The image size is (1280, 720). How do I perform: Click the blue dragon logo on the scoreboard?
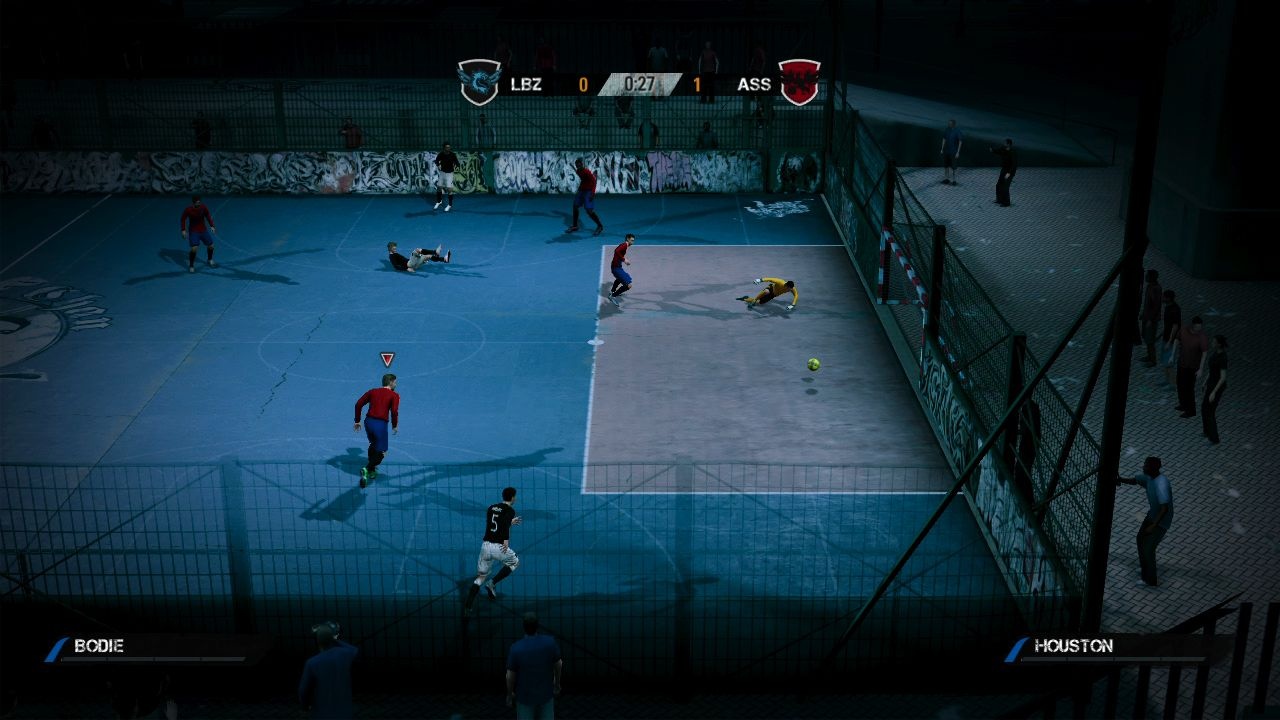pyautogui.click(x=480, y=83)
